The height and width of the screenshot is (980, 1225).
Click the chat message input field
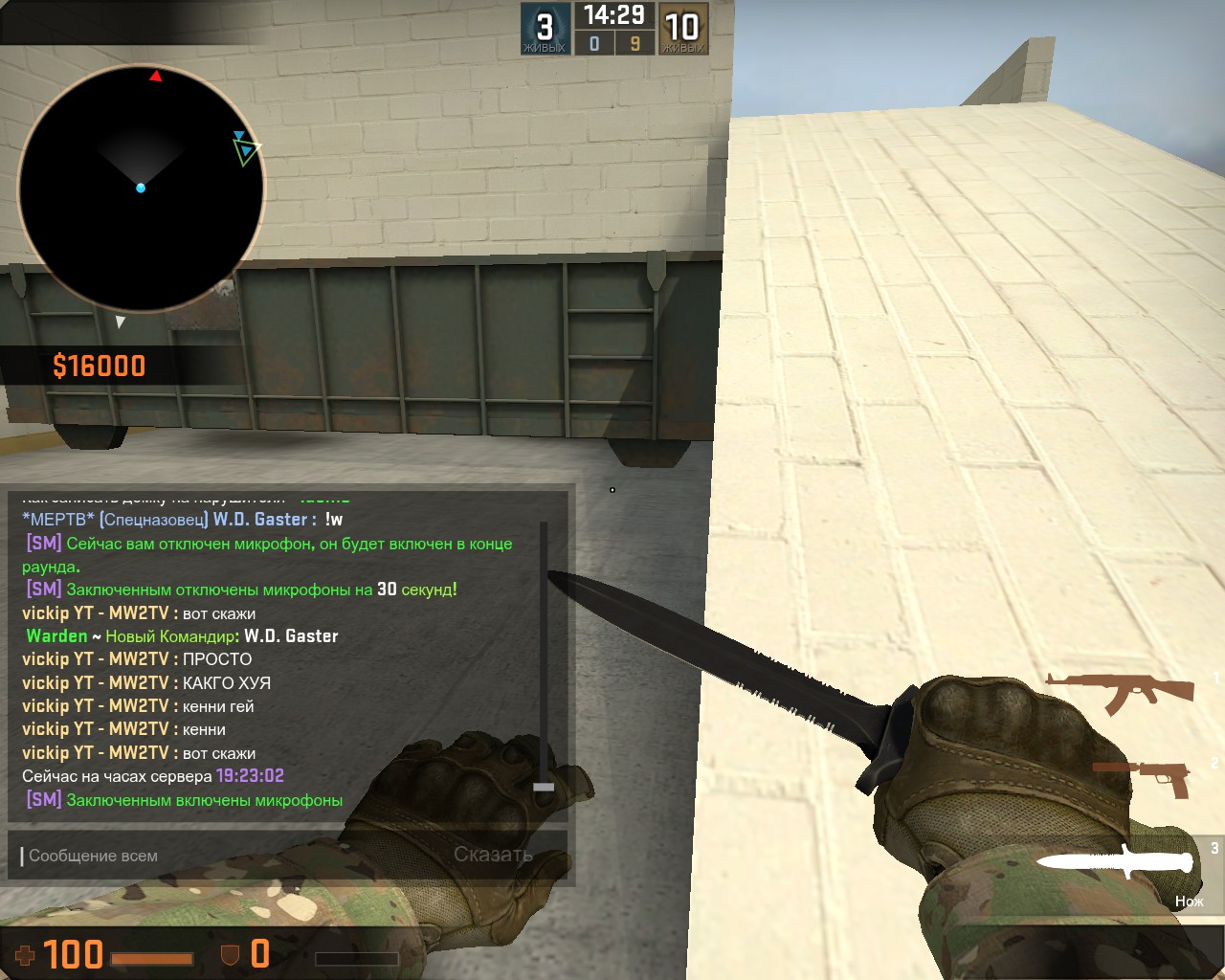coord(230,856)
